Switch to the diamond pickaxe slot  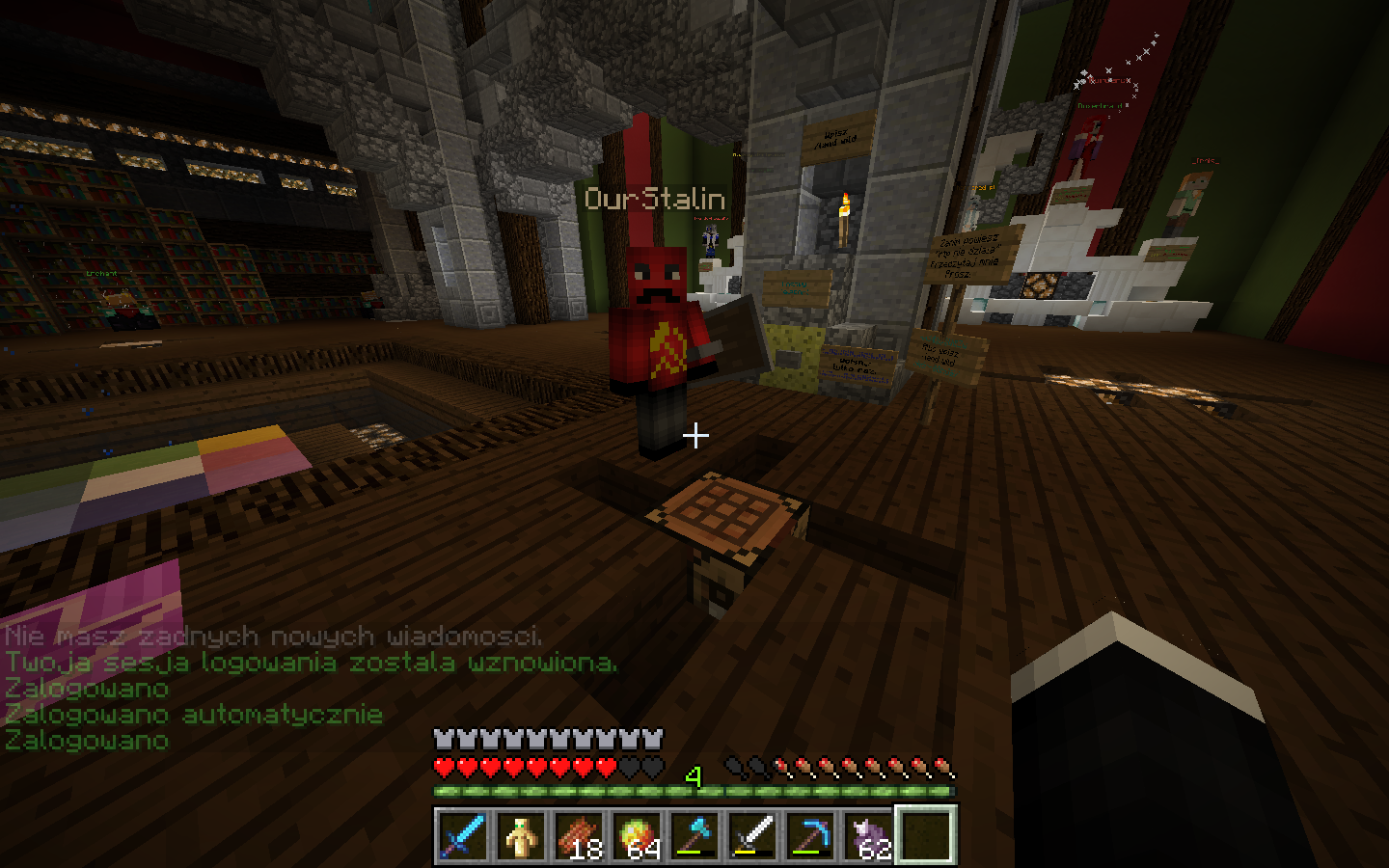click(x=810, y=835)
